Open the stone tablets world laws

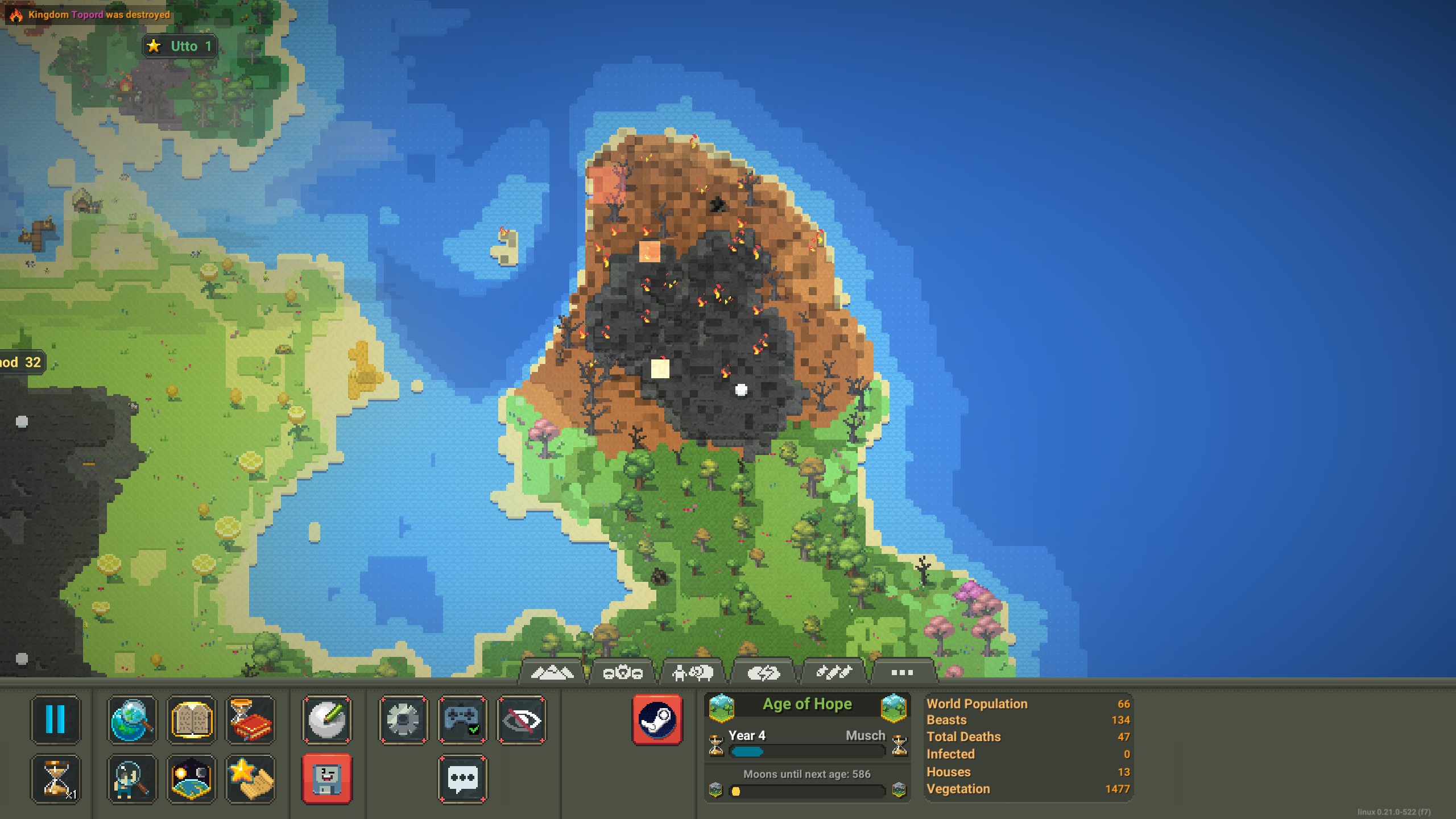(192, 719)
